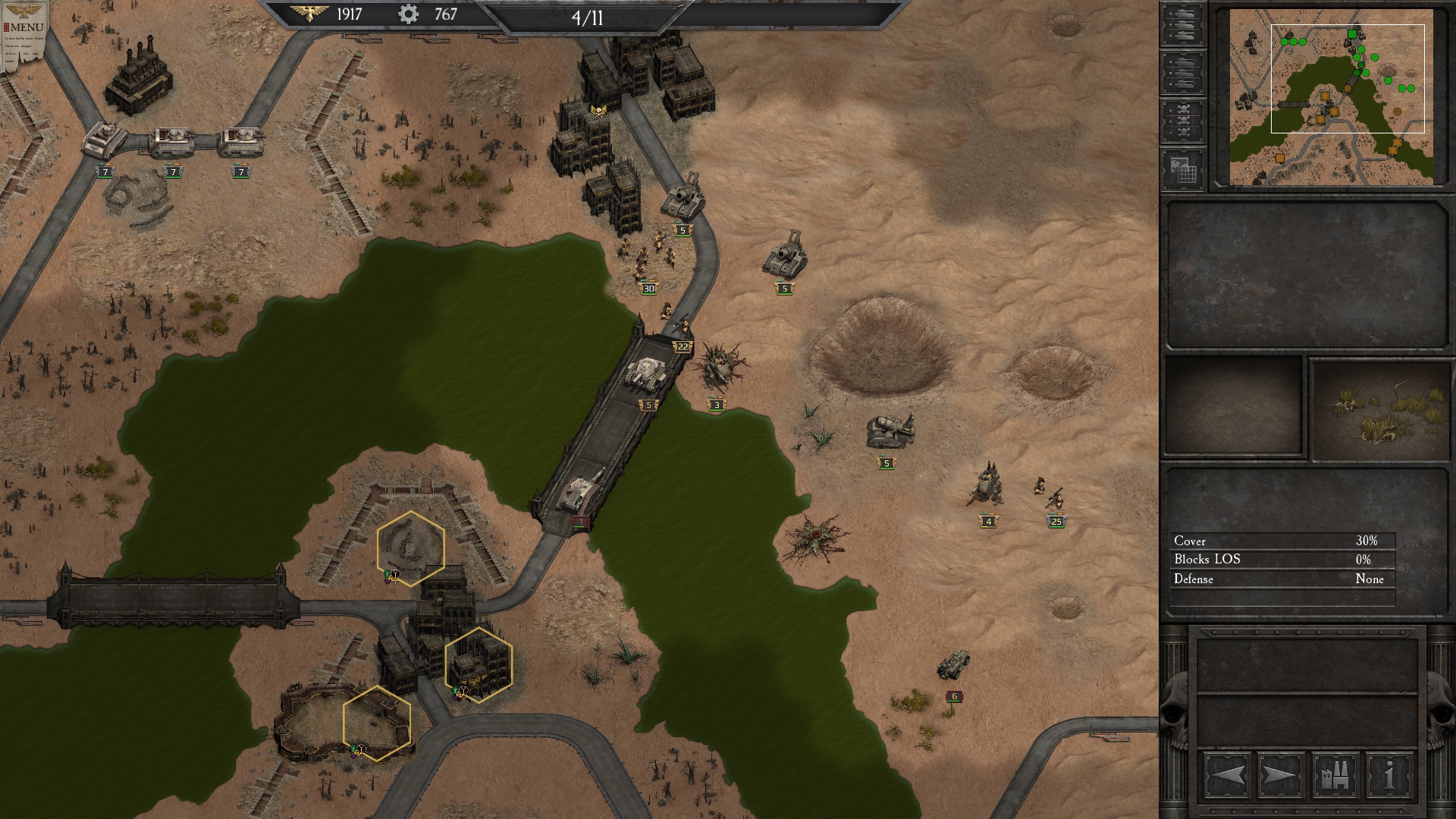Open the factory purchase button
This screenshot has height=819, width=1456.
pos(1335,776)
